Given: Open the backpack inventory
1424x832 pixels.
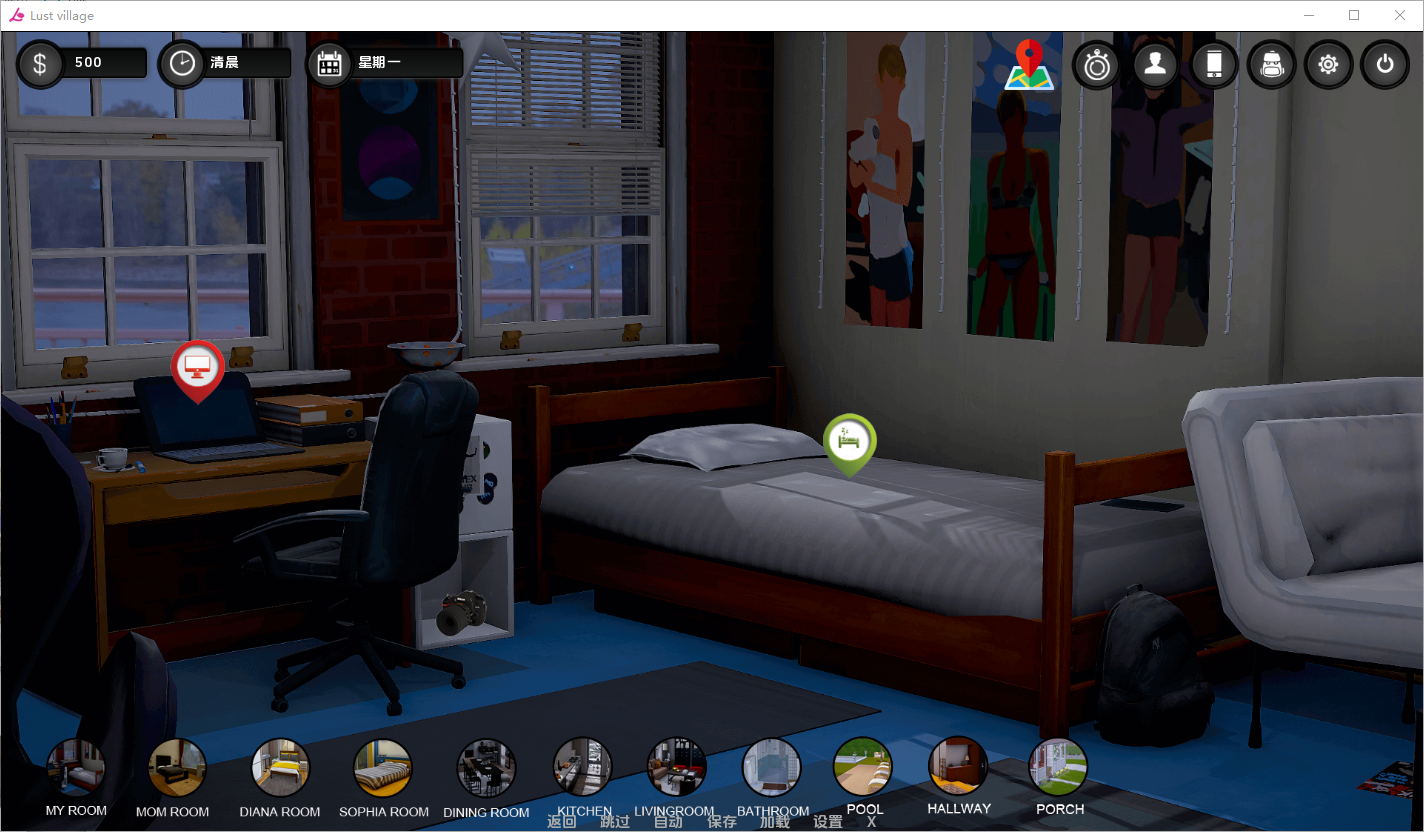Looking at the screenshot, I should 1272,65.
